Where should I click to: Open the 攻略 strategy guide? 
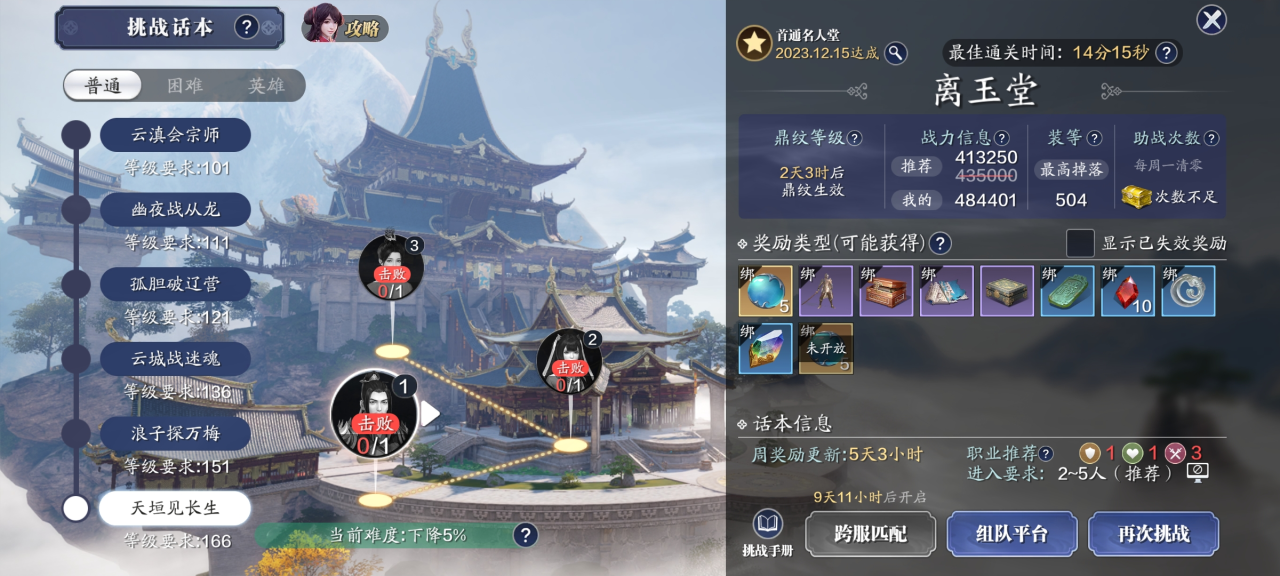[345, 26]
